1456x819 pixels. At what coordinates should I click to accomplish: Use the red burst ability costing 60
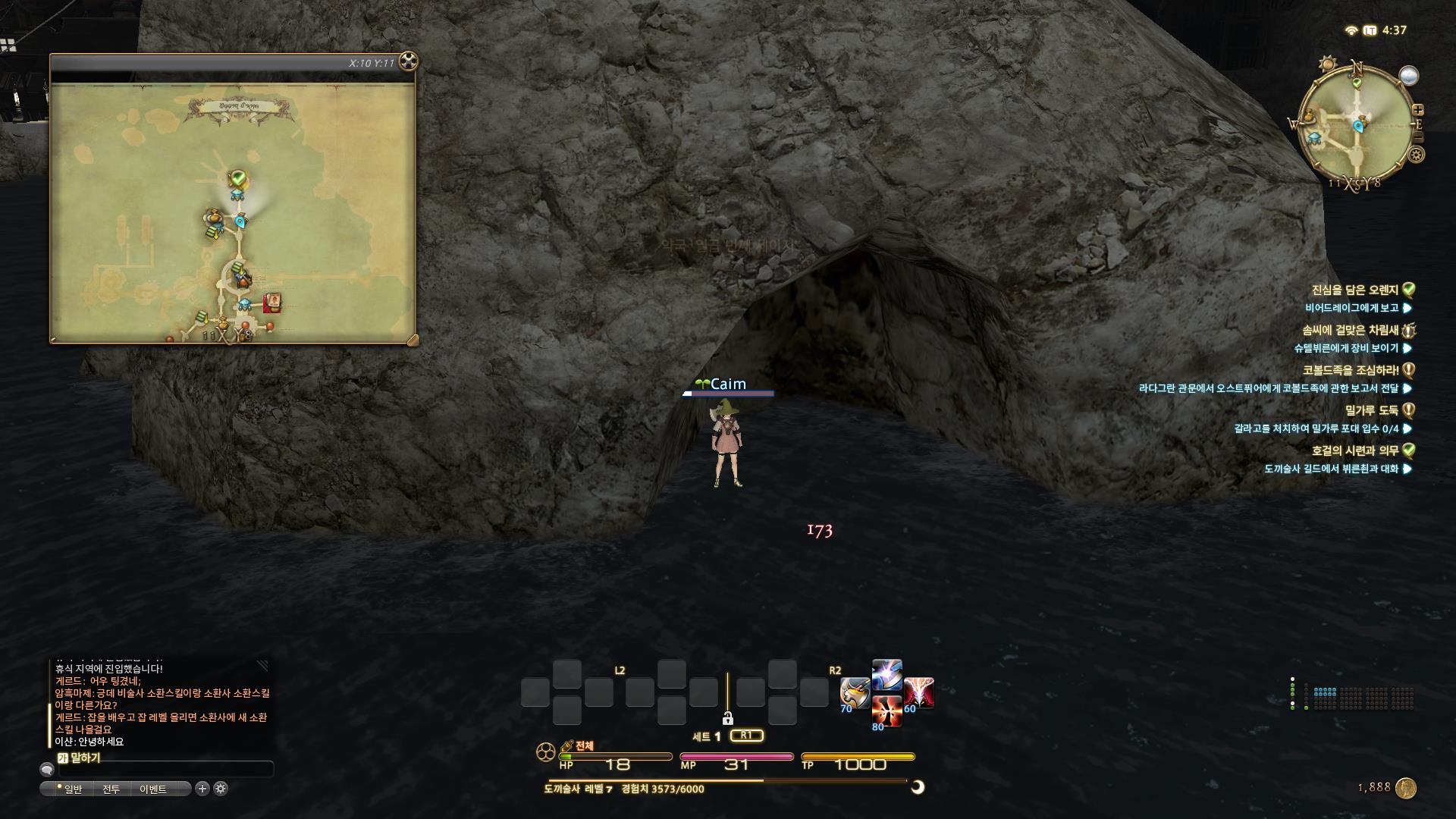click(918, 693)
